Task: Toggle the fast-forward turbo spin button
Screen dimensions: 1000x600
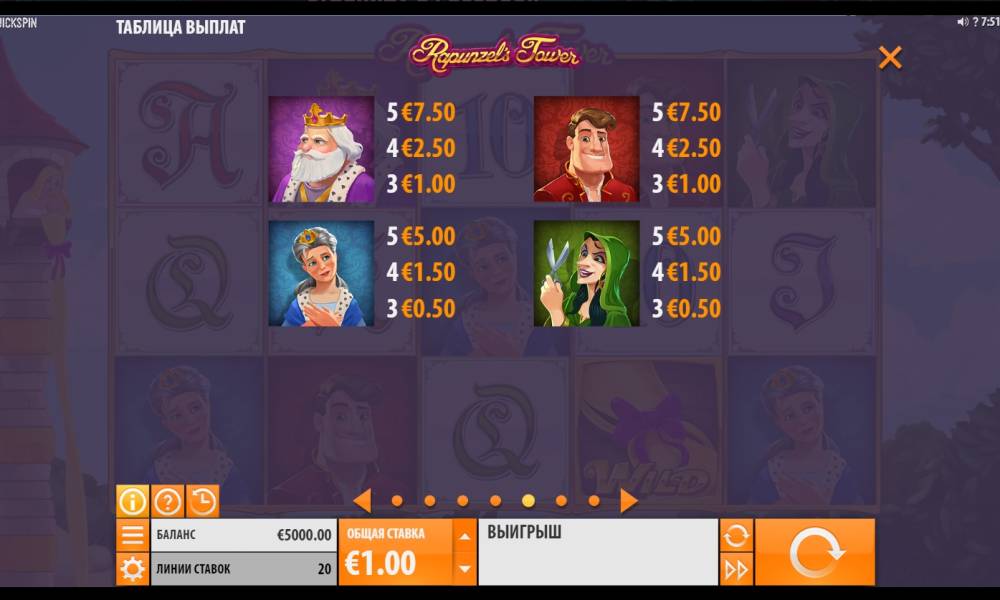Action: [x=736, y=569]
